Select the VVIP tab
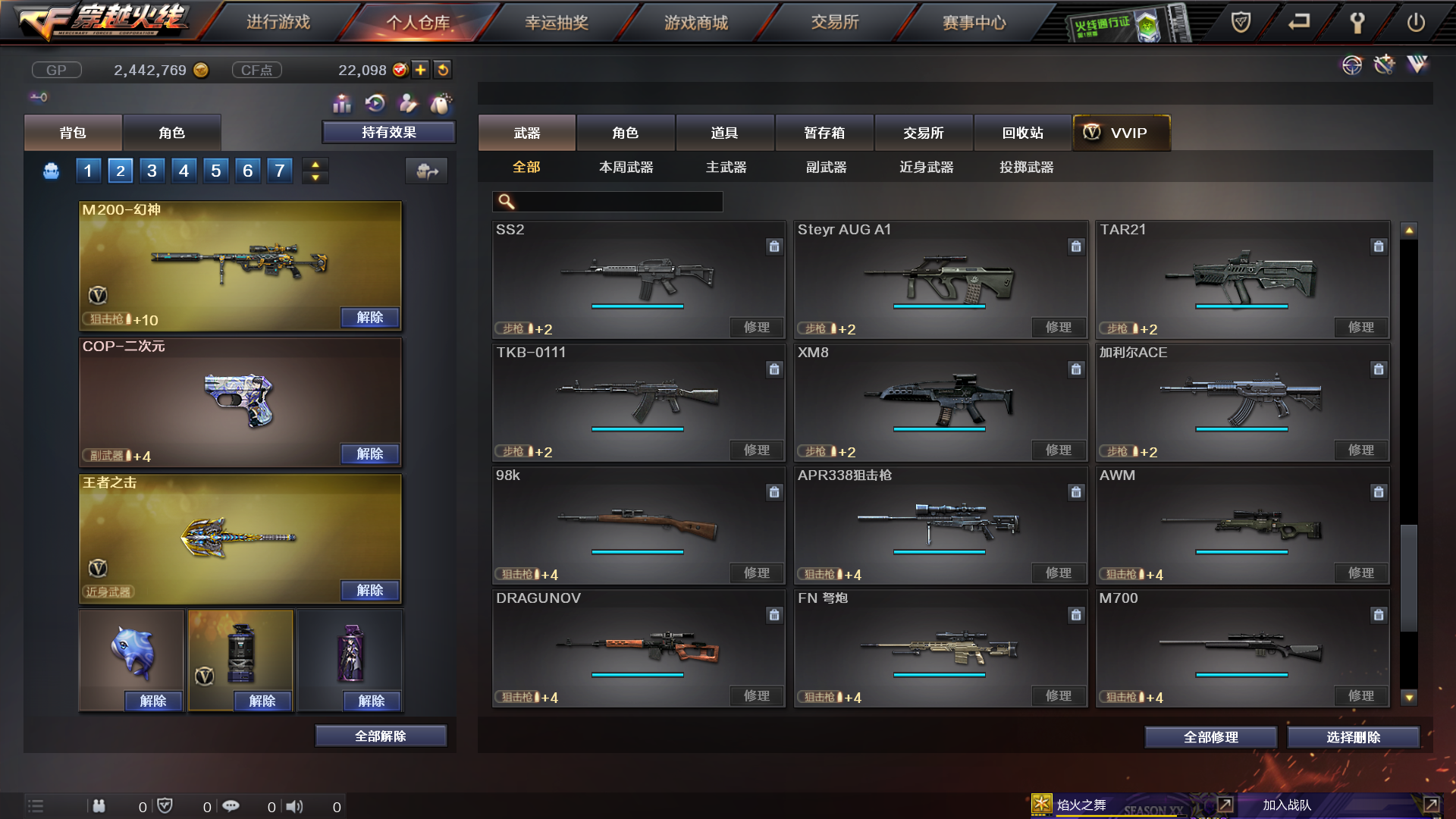This screenshot has height=819, width=1456. [1122, 133]
